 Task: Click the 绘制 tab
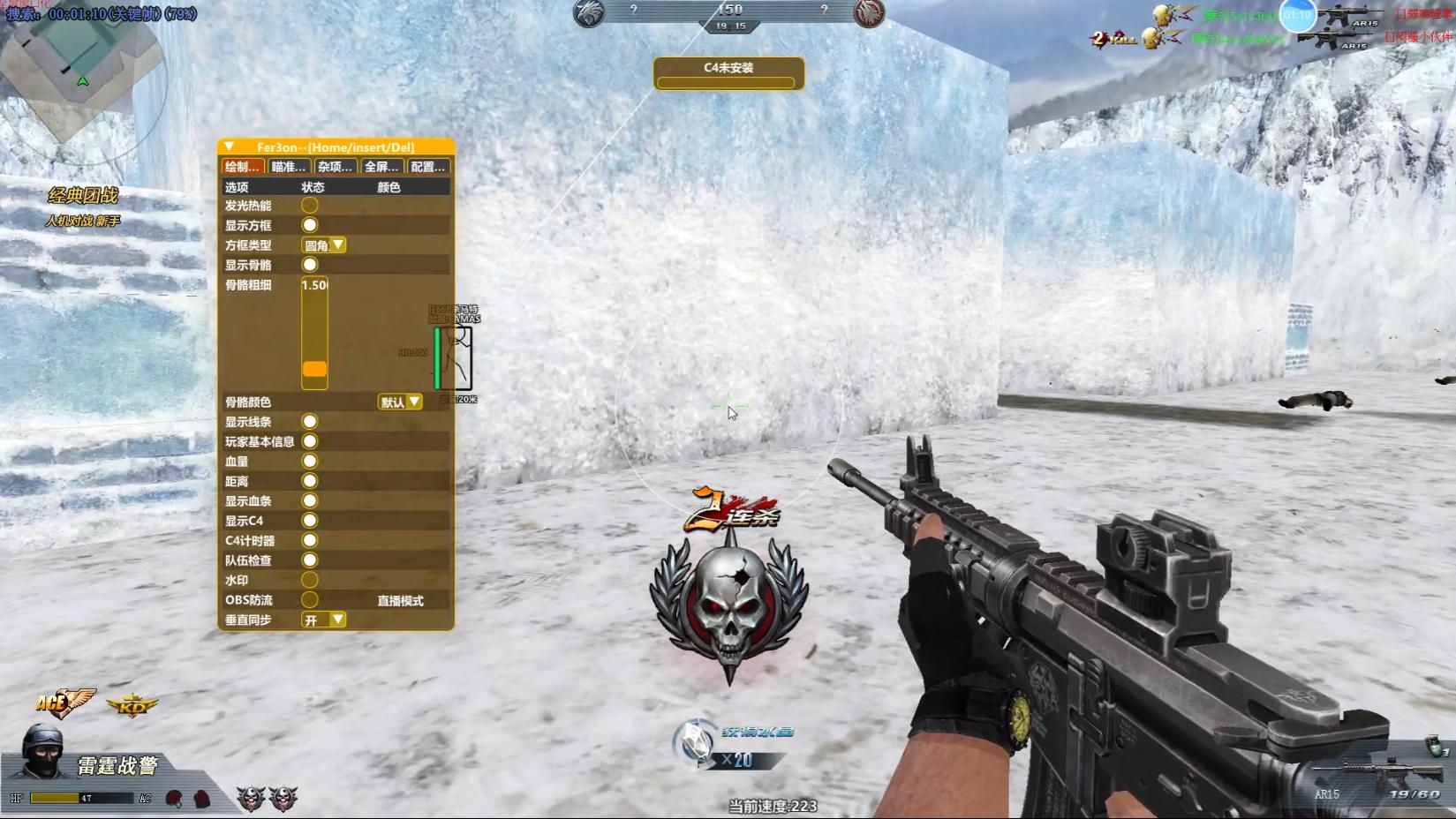tap(242, 167)
